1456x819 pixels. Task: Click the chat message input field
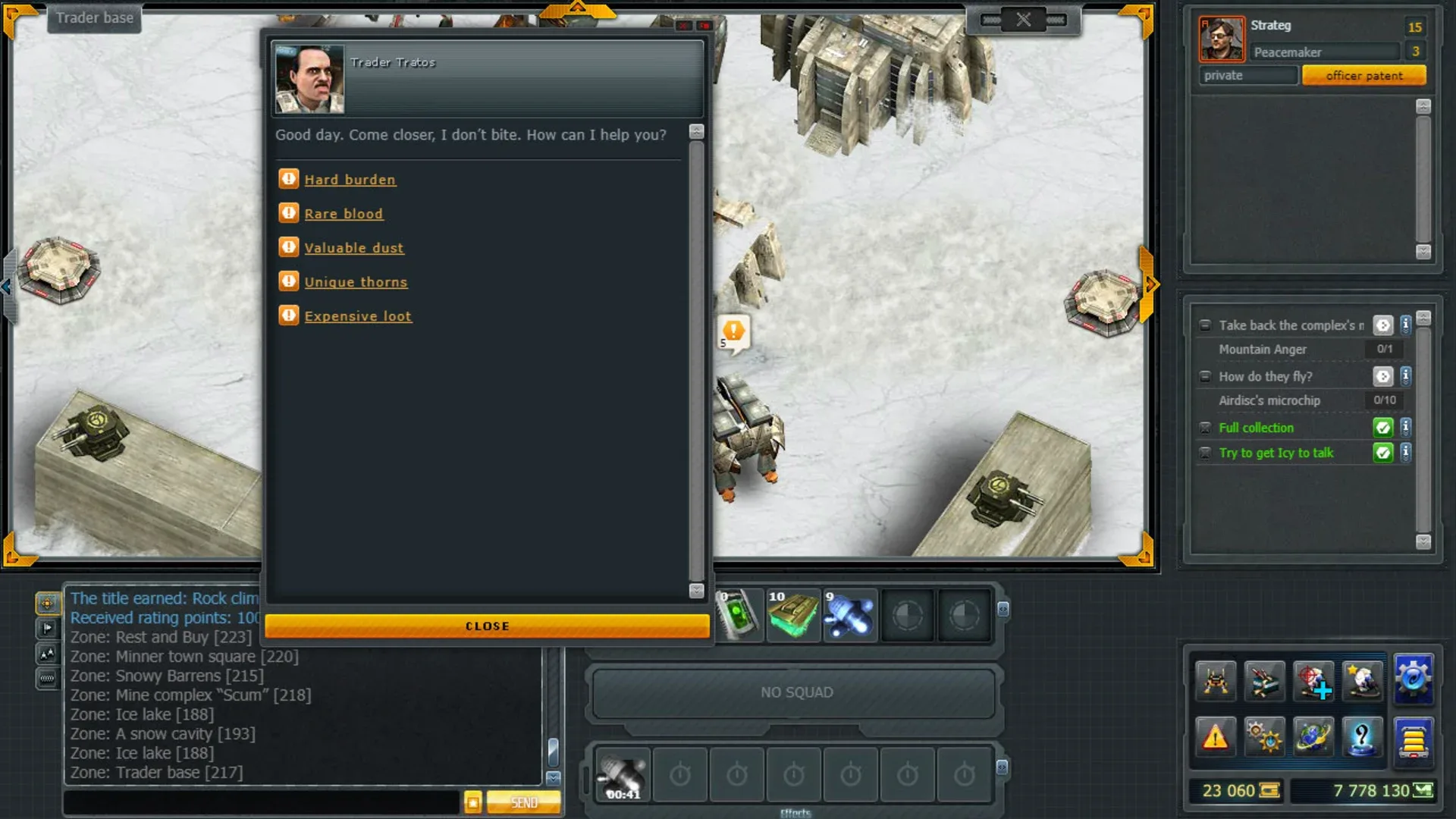pyautogui.click(x=258, y=801)
